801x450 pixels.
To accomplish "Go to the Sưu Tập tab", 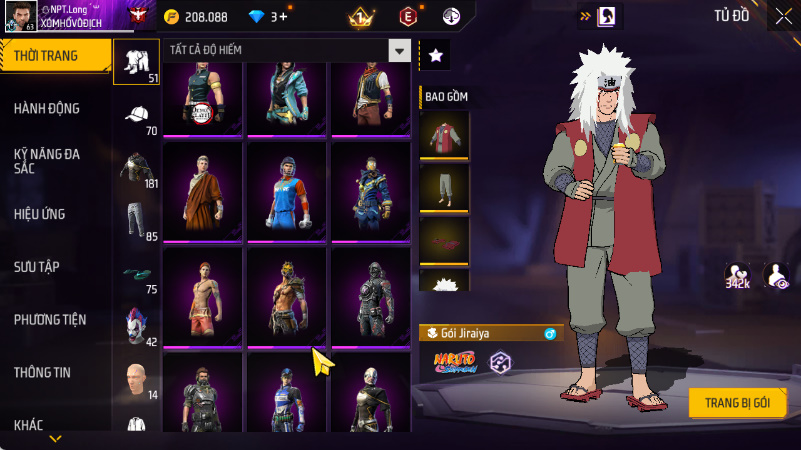I will point(37,266).
